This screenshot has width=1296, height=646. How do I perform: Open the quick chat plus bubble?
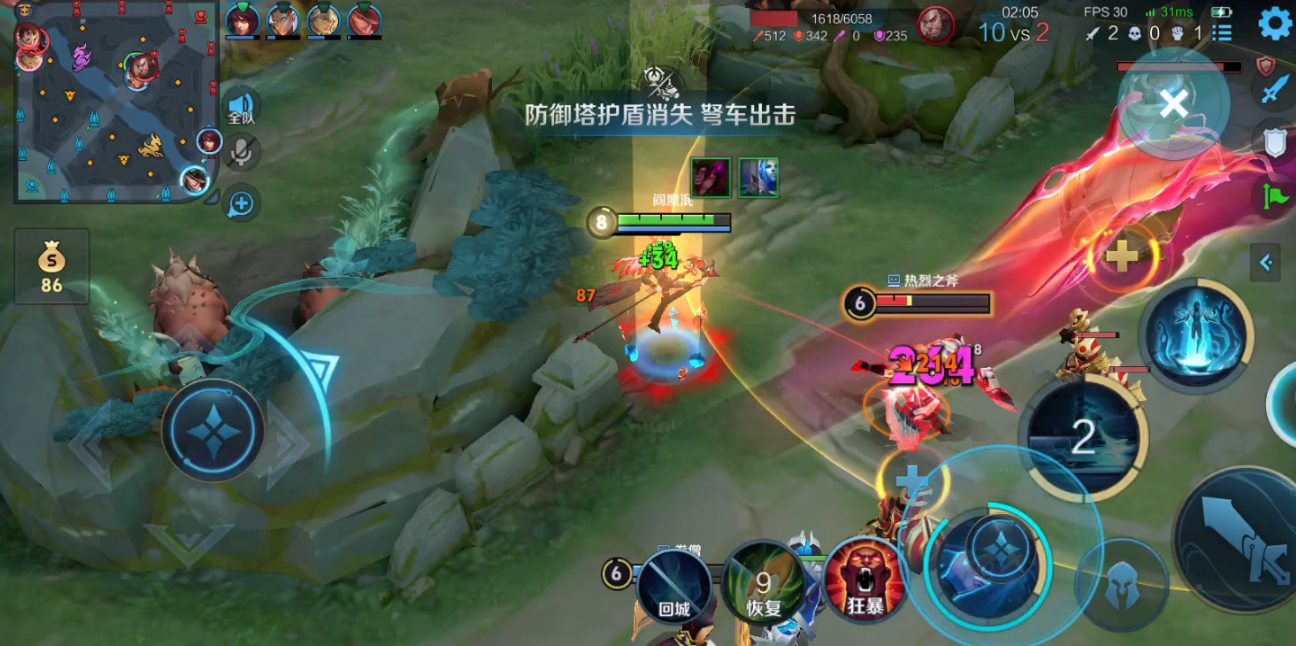click(x=241, y=204)
